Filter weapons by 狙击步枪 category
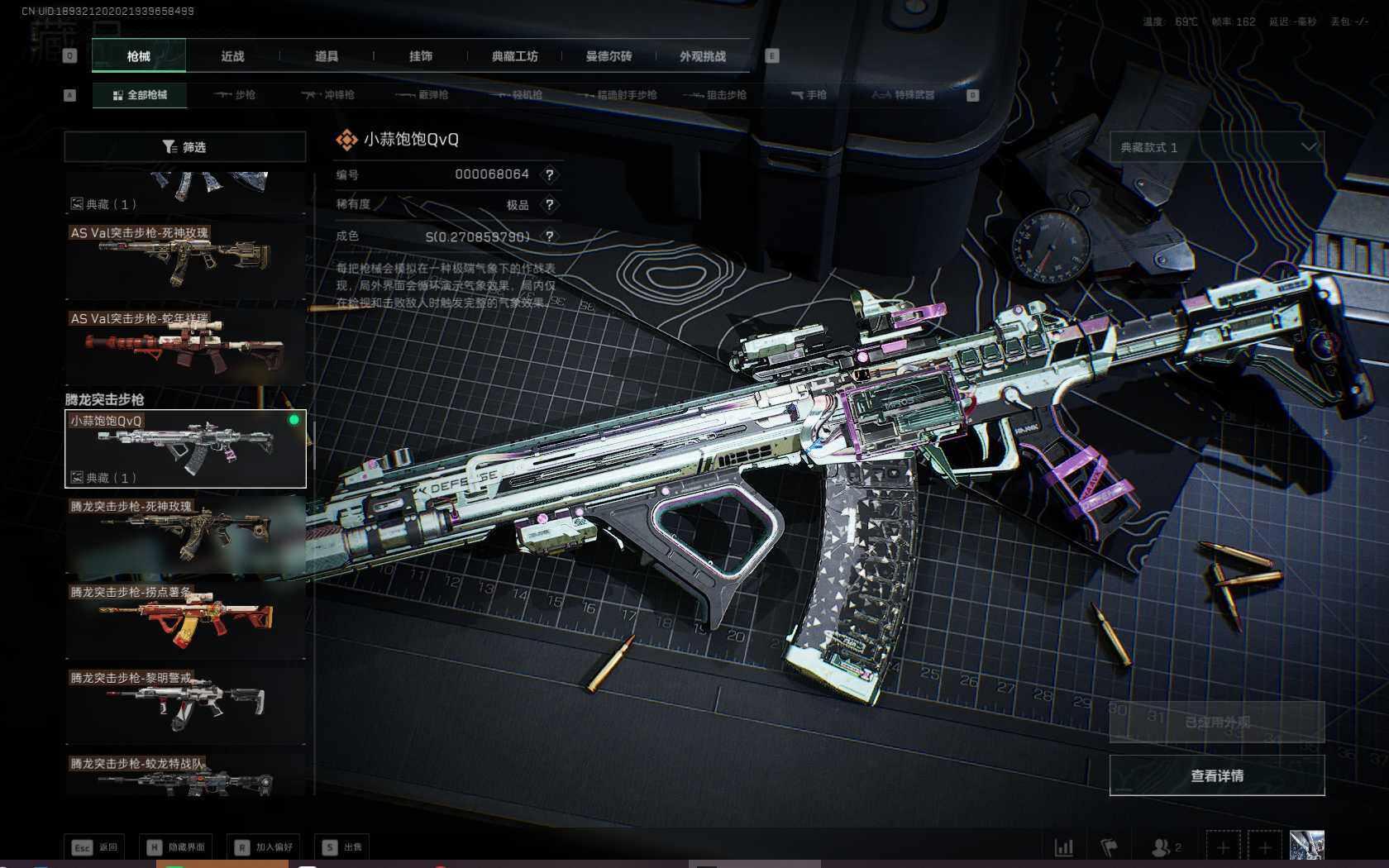This screenshot has width=1389, height=868. tap(716, 95)
